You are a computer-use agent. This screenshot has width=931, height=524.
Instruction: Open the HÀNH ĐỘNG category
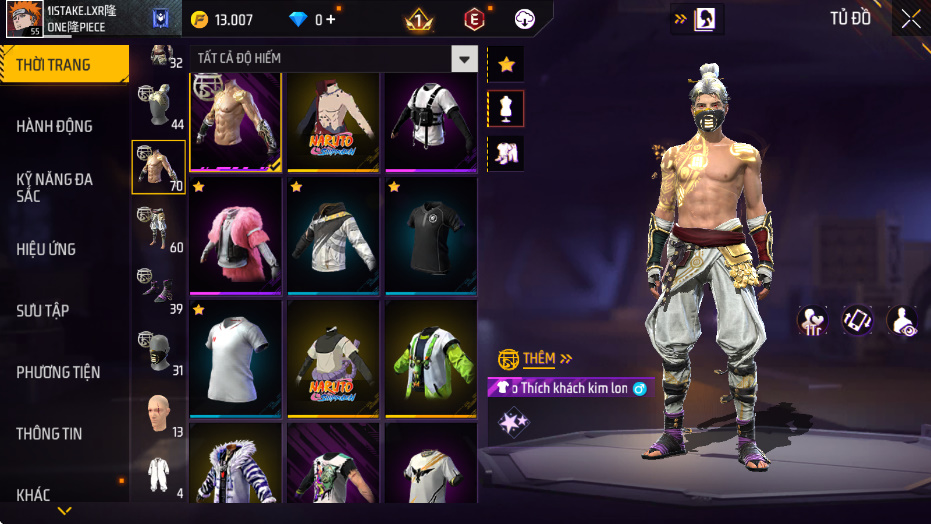tap(55, 126)
